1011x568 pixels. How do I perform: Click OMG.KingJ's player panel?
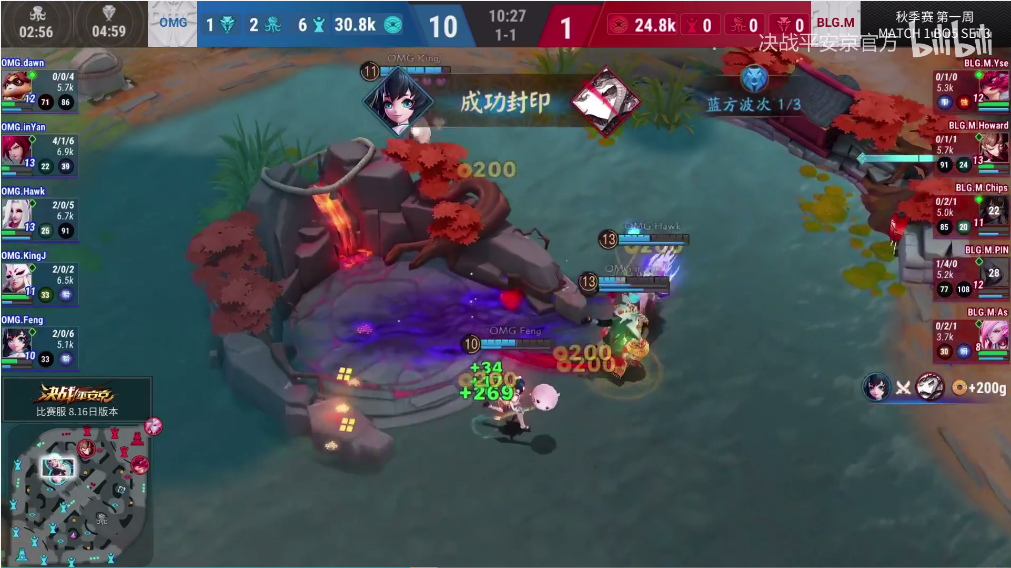(38, 277)
